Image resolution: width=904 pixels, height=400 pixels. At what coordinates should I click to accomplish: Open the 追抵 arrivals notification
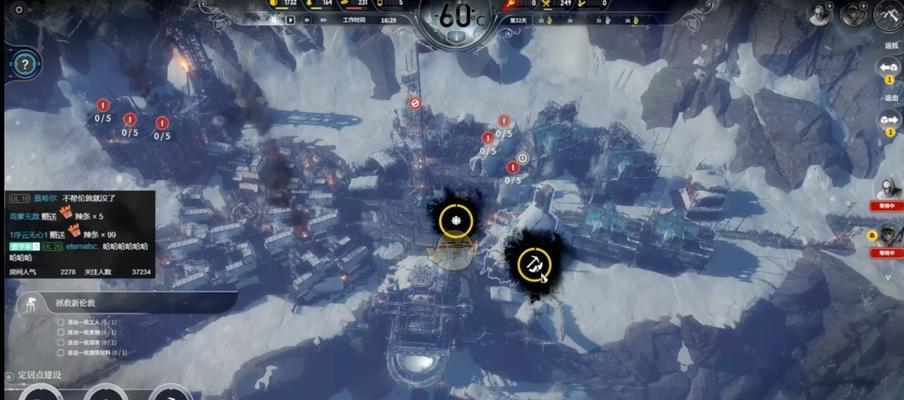pos(889,67)
